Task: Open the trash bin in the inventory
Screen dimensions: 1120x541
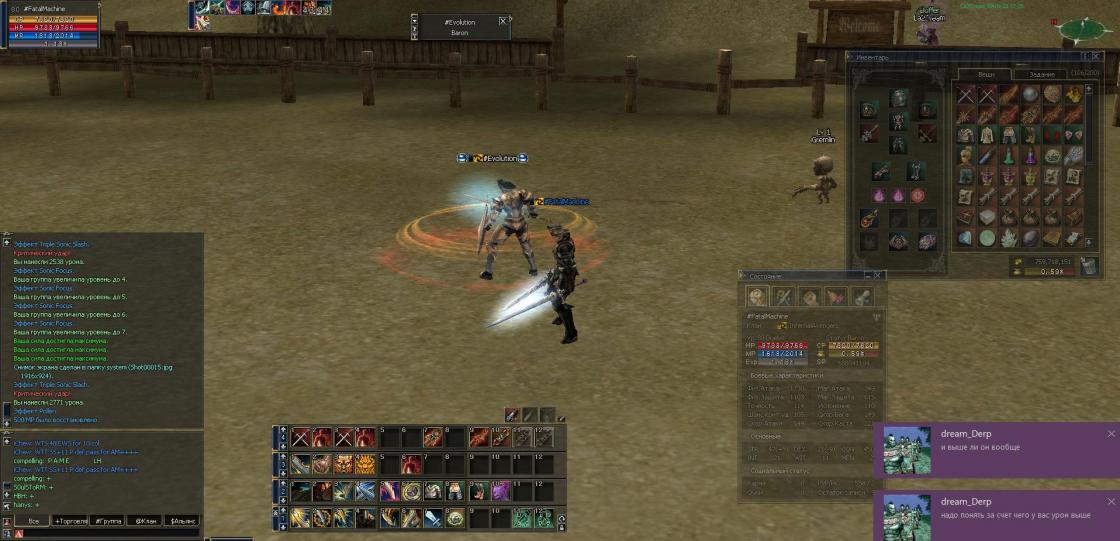Action: (1088, 265)
